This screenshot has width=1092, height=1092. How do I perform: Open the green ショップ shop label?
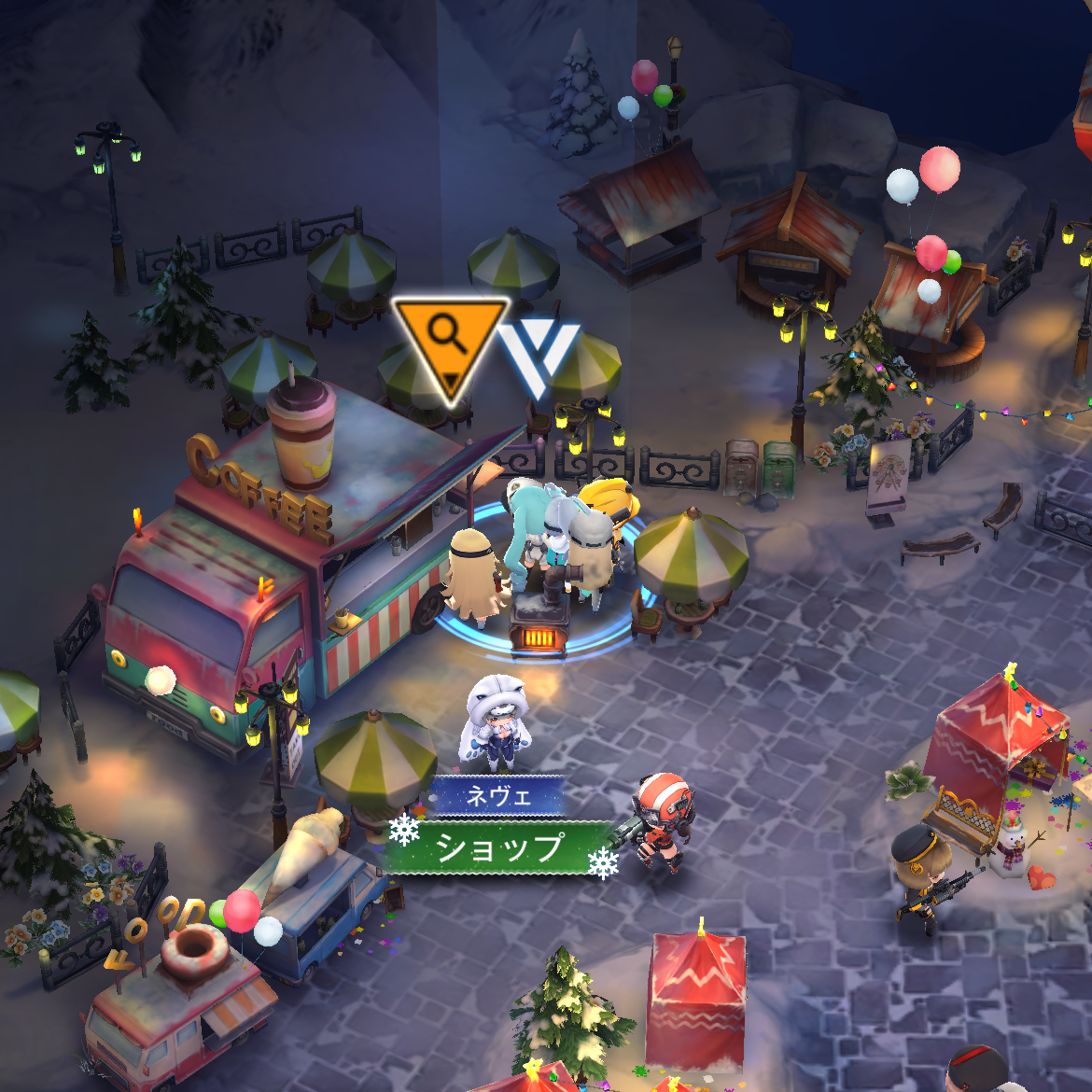[x=501, y=847]
